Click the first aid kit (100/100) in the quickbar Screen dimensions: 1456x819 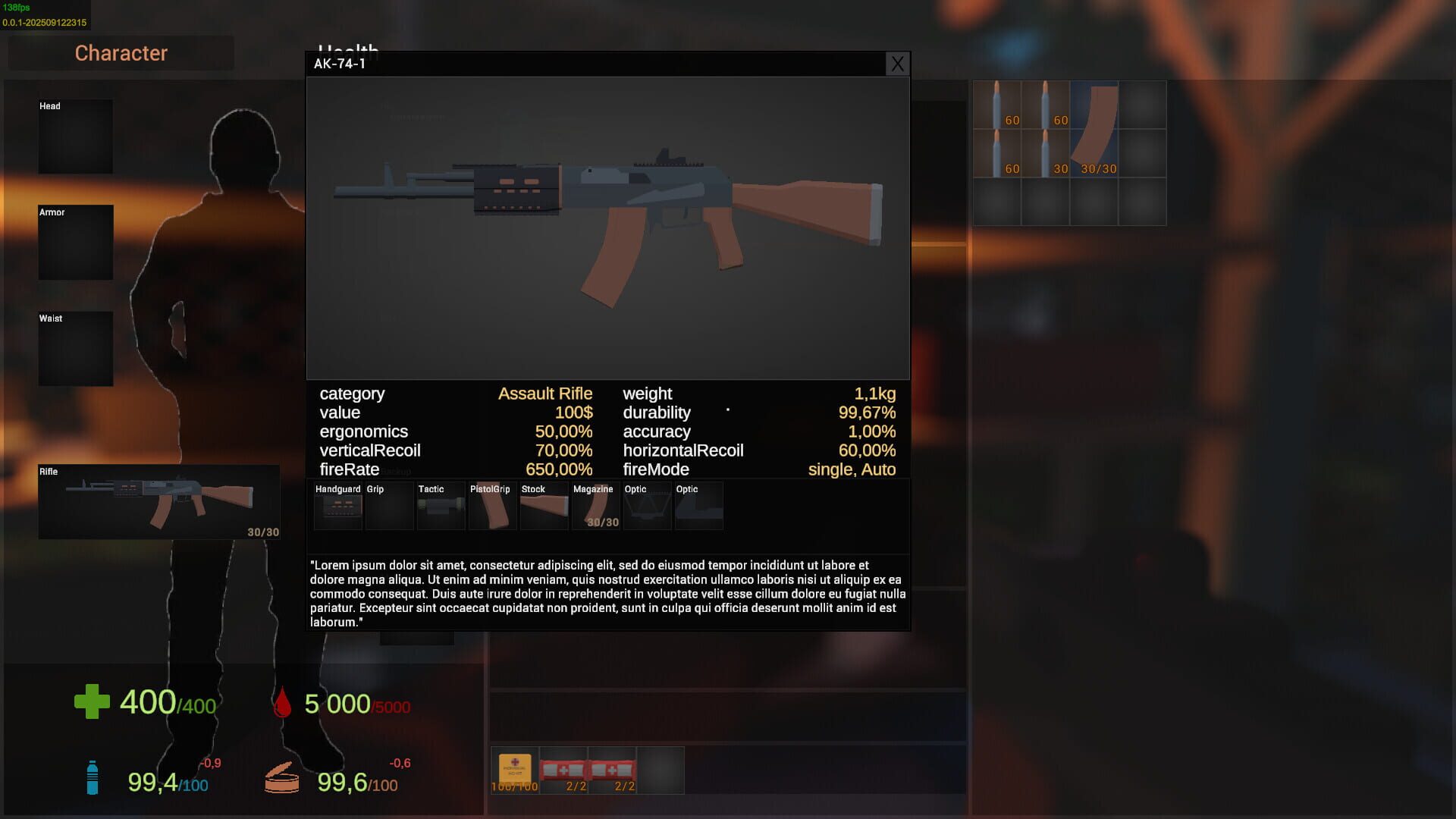click(514, 767)
